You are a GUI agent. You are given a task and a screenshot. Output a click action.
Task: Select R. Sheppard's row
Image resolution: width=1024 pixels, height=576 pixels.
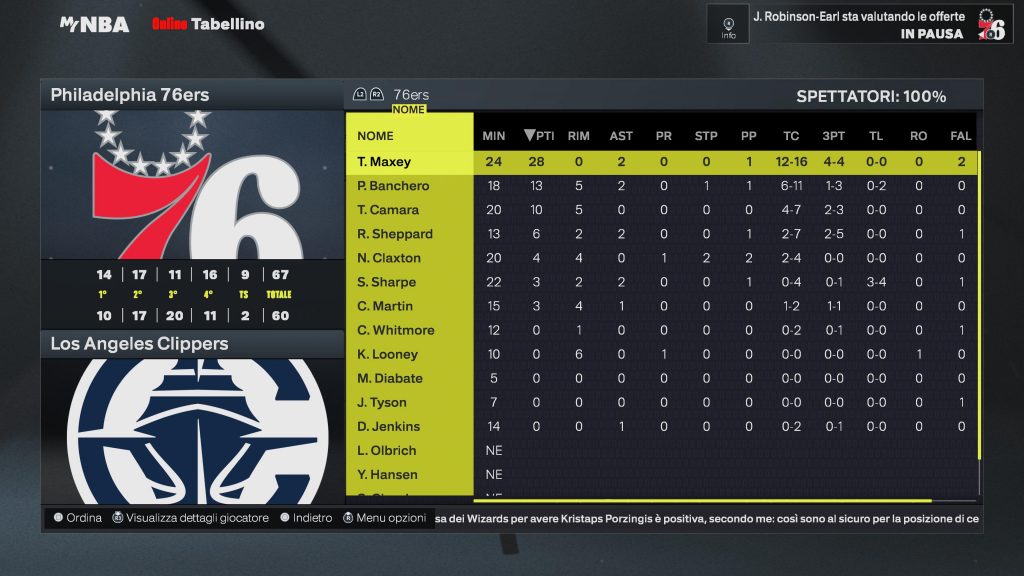click(x=395, y=234)
